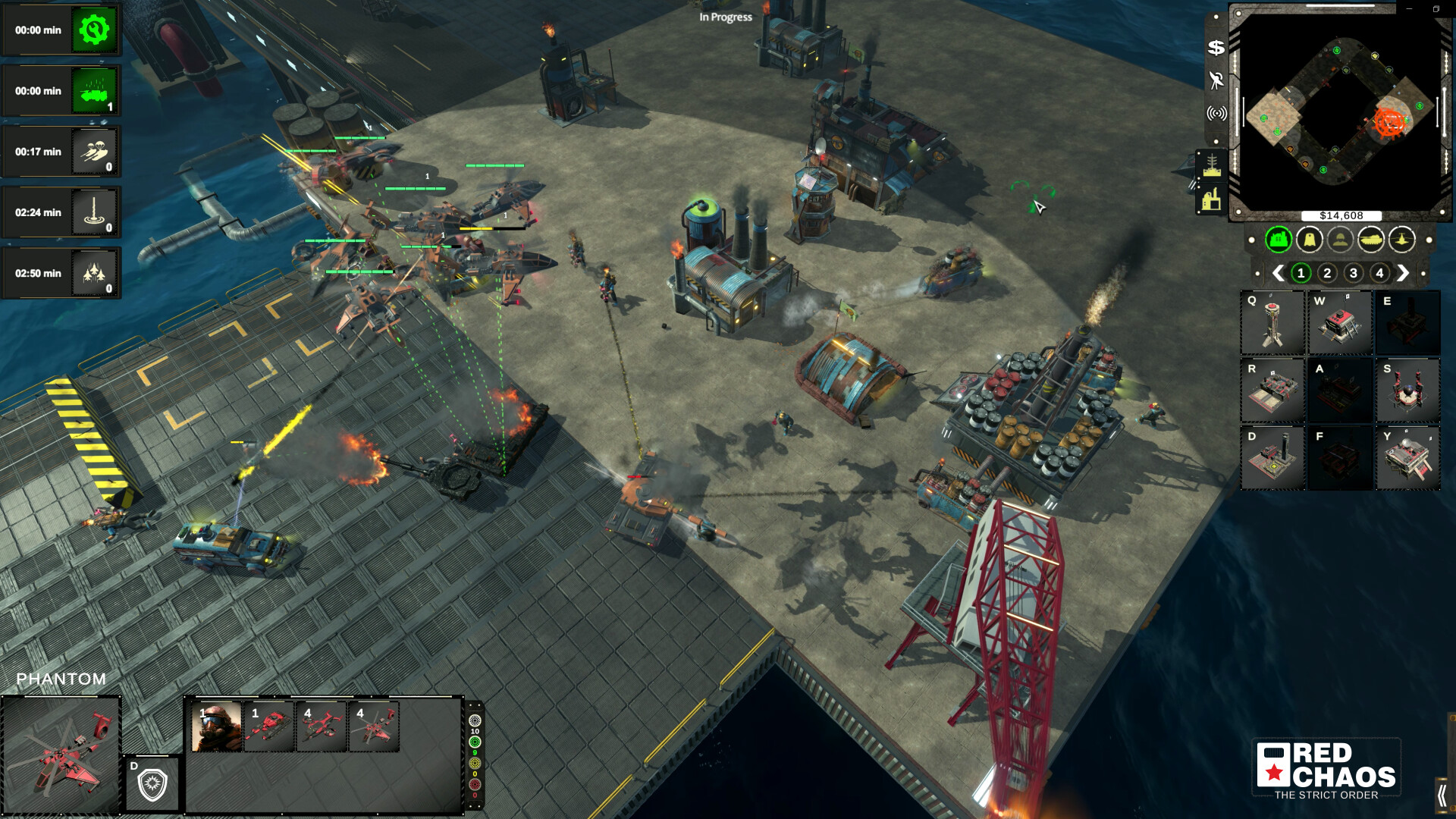The image size is (1456, 819).
Task: Click the right chevron to next build page
Action: (x=1404, y=271)
